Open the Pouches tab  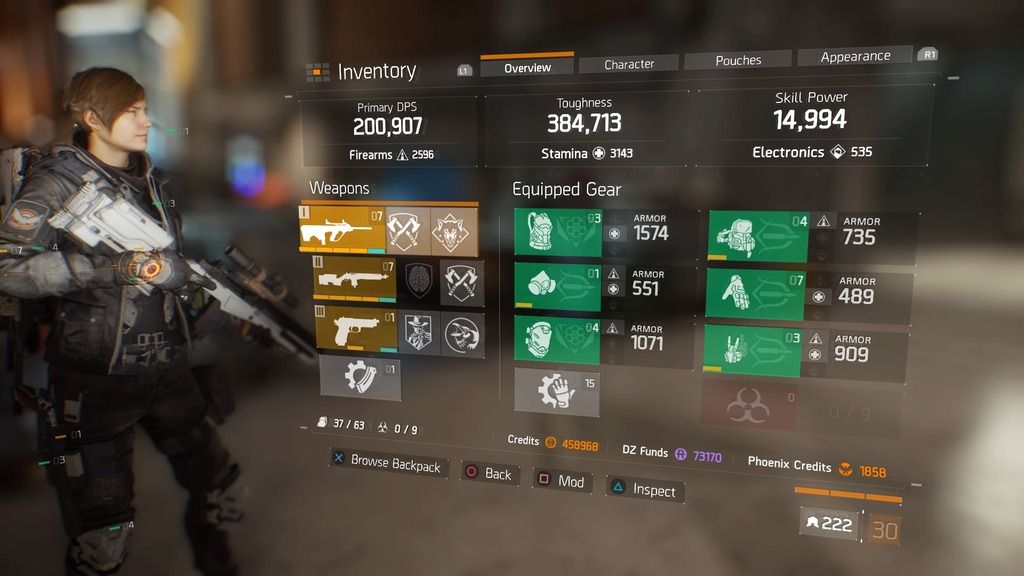point(738,60)
